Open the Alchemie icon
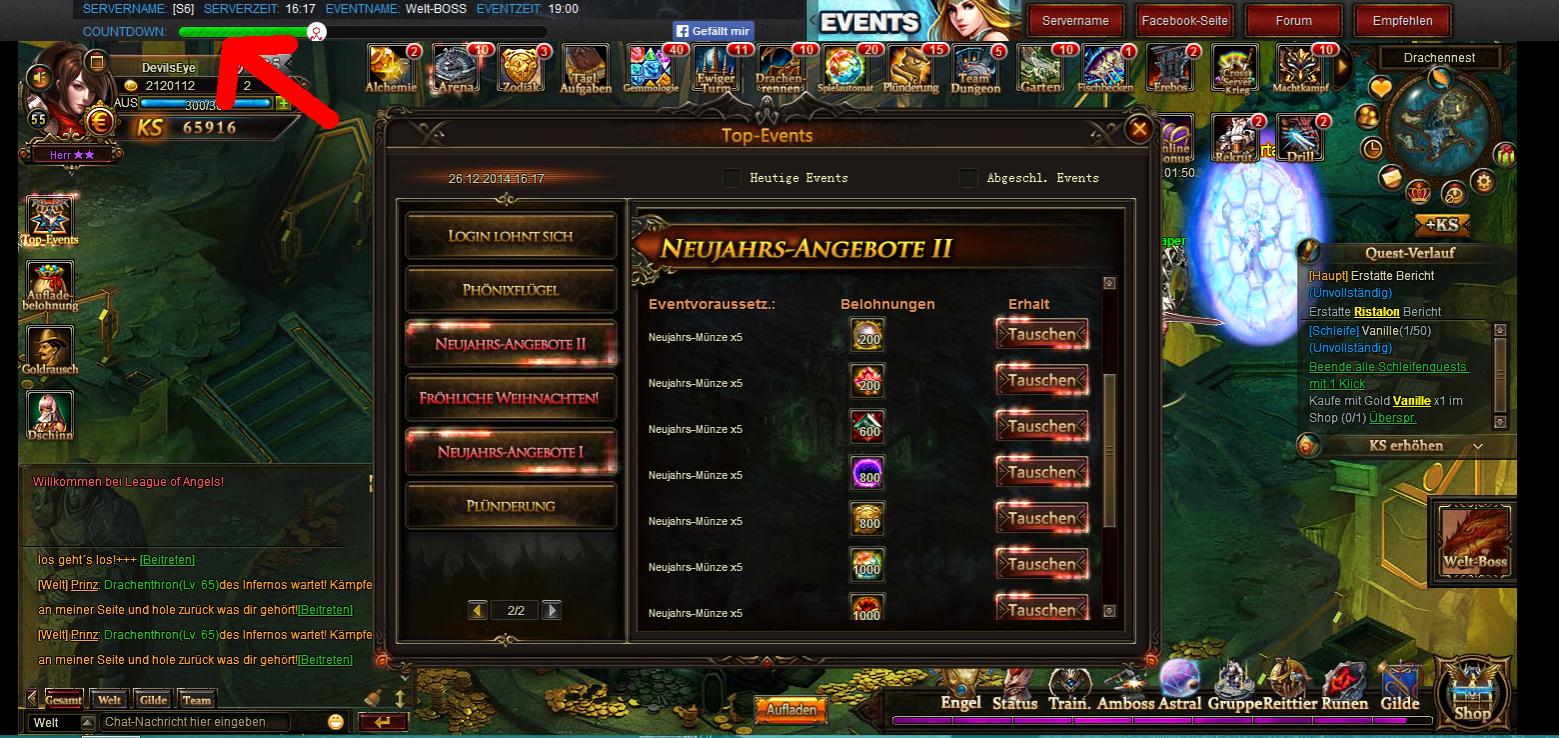The width and height of the screenshot is (1559, 738). click(391, 68)
